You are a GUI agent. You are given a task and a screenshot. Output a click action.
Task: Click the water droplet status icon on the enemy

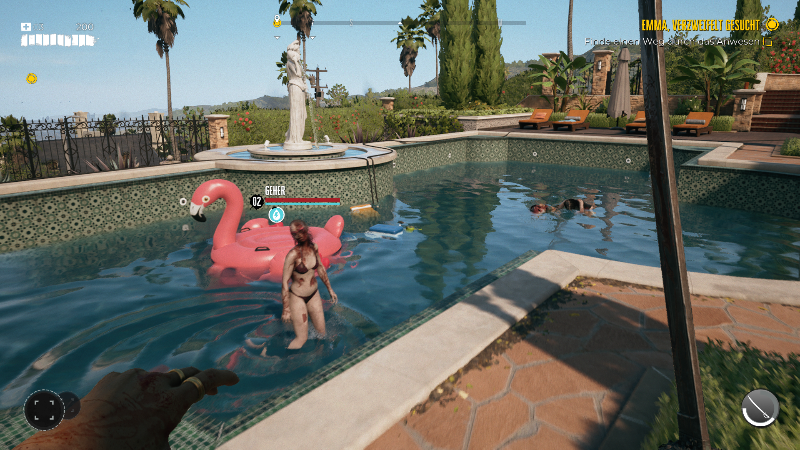coord(277,214)
